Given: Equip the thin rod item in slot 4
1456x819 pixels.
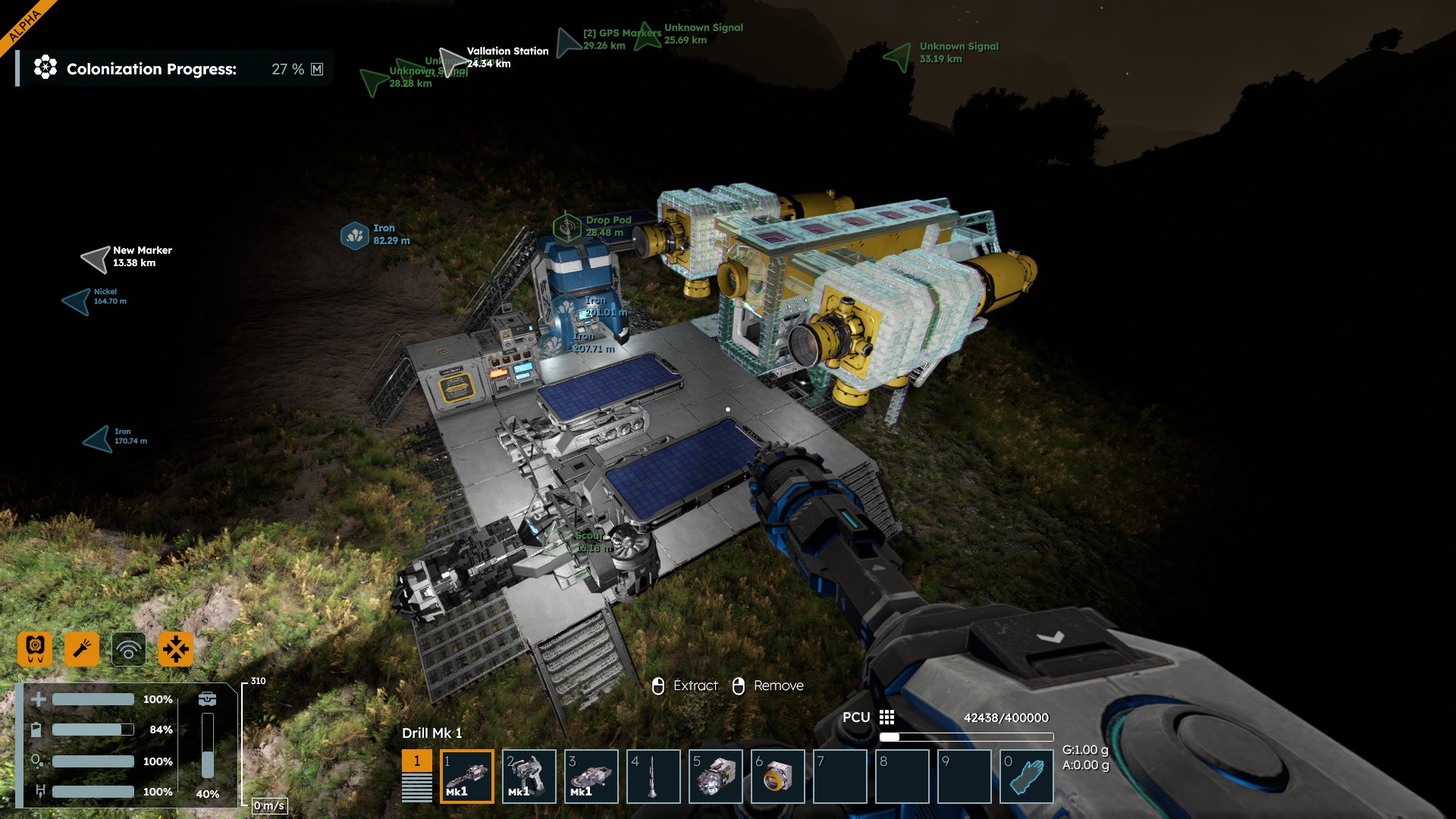Looking at the screenshot, I should click(654, 776).
